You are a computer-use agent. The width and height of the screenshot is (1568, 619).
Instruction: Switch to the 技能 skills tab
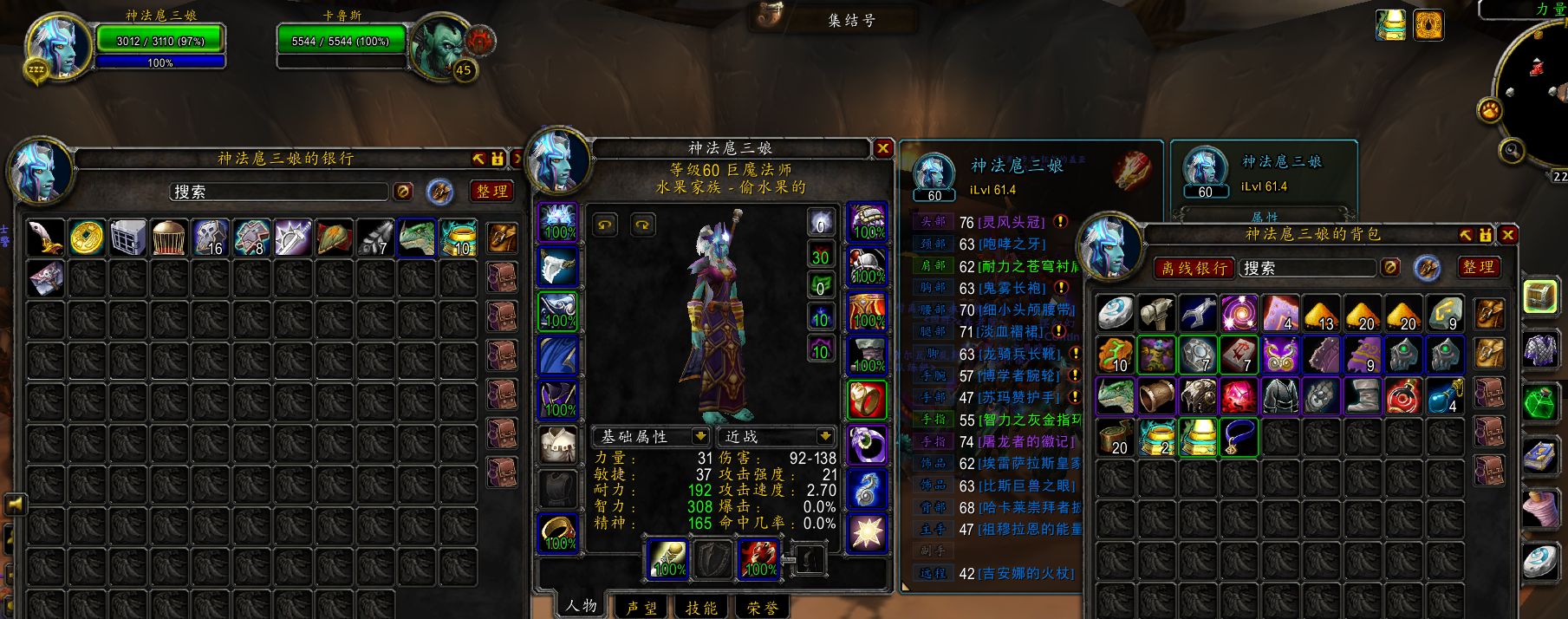click(x=701, y=608)
